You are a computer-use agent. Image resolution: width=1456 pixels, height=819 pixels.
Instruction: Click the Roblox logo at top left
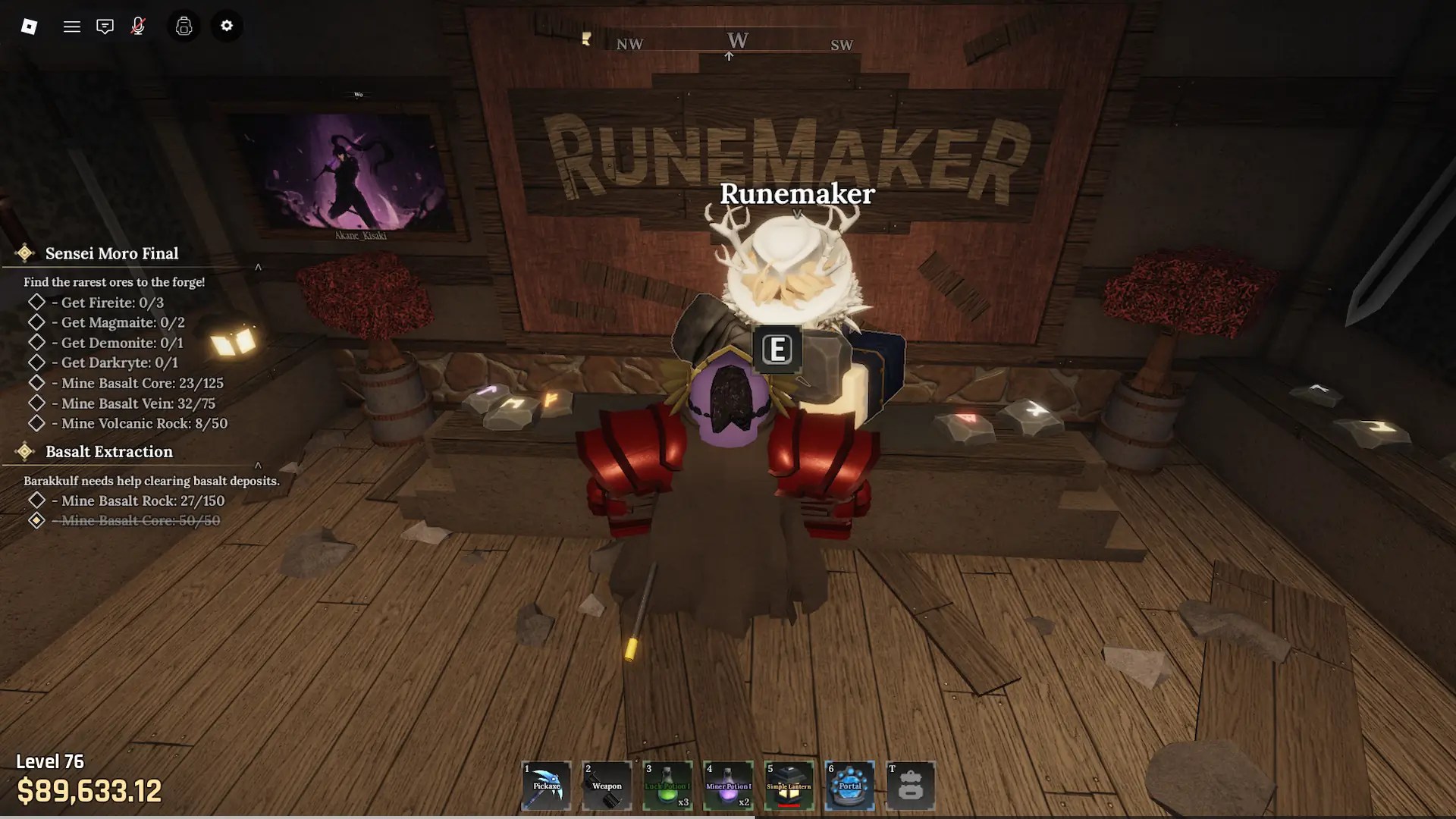pyautogui.click(x=30, y=26)
